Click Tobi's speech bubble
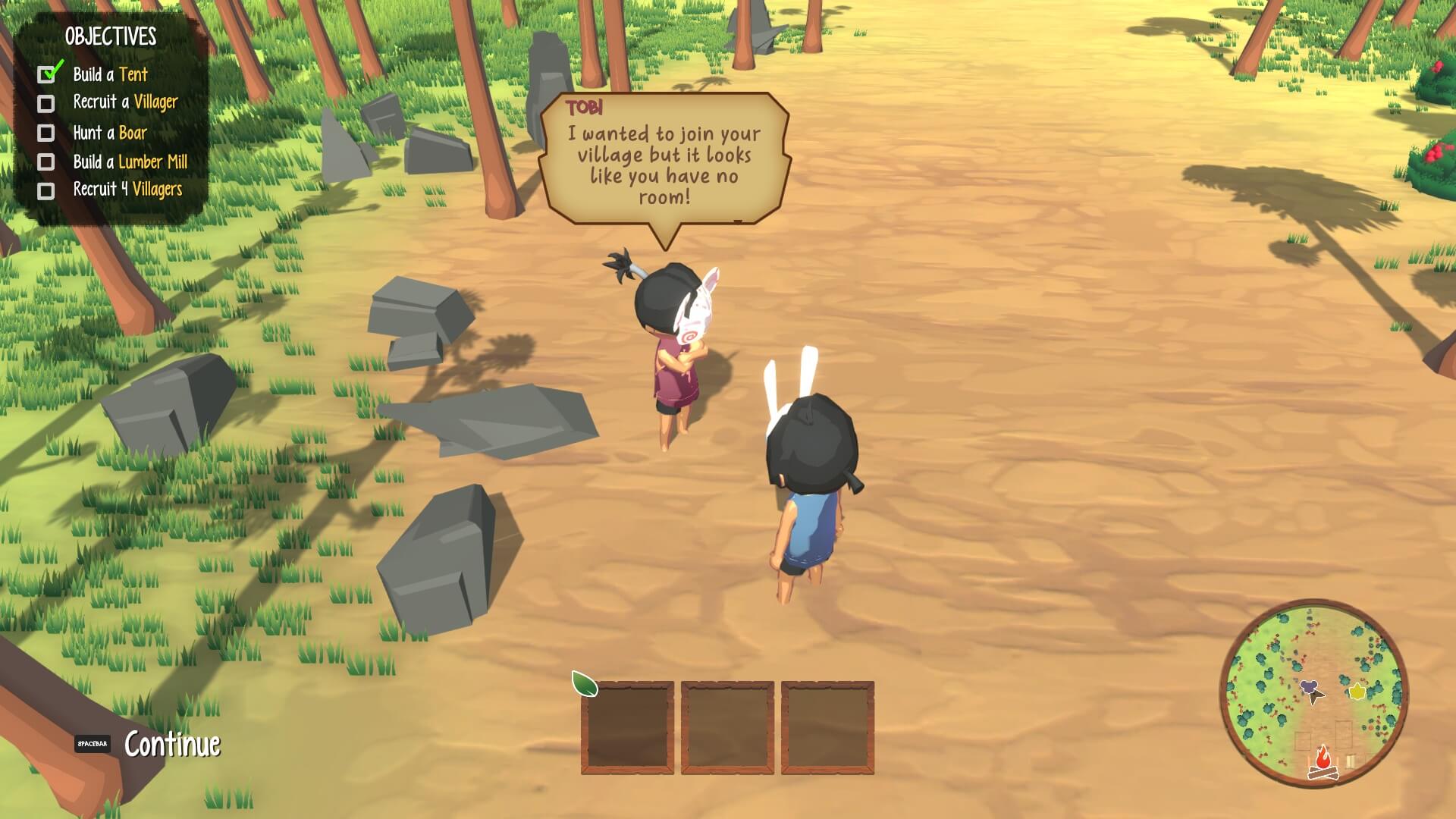The image size is (1456, 819). coord(664,161)
